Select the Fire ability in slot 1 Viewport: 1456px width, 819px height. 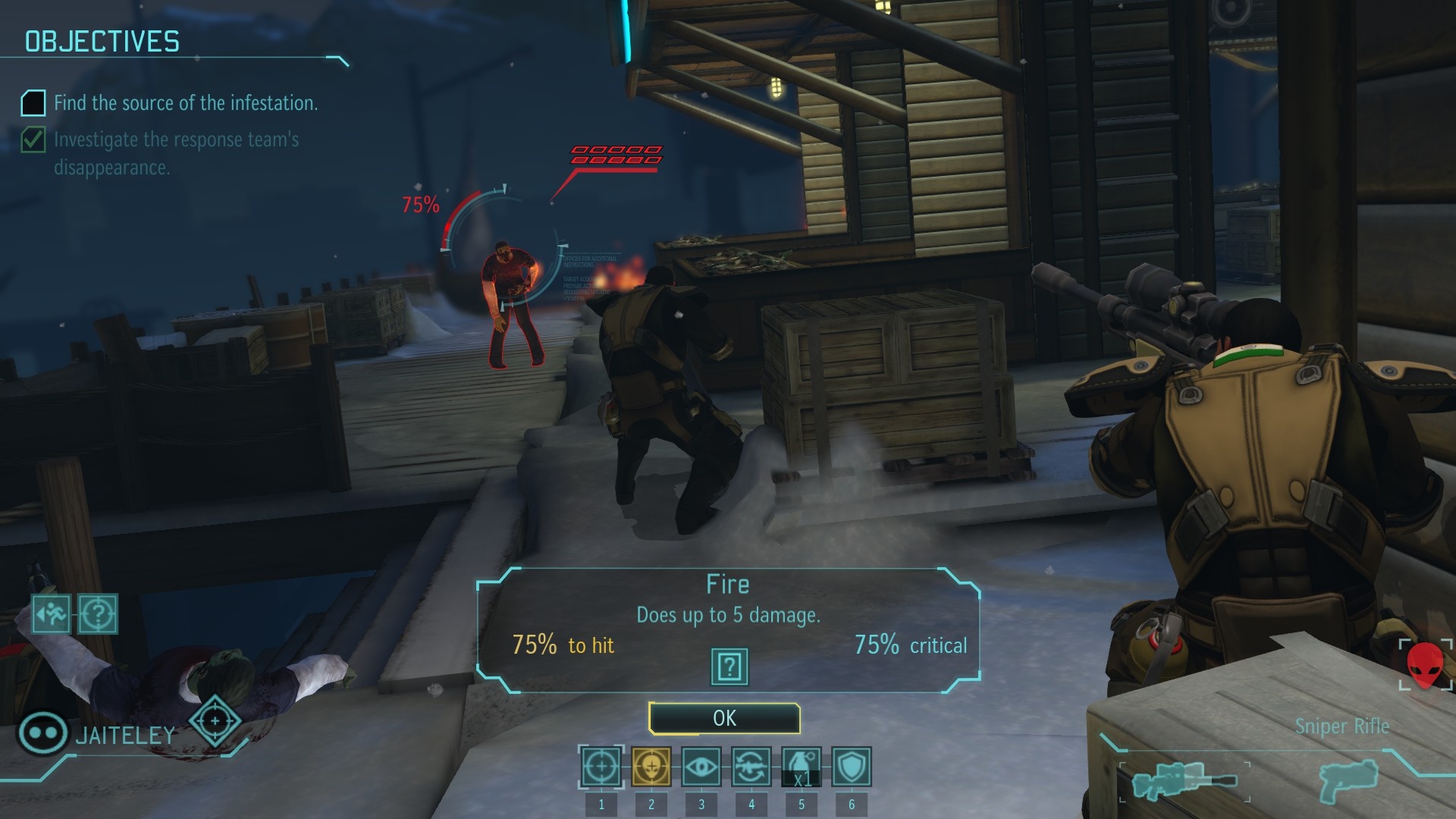[600, 767]
